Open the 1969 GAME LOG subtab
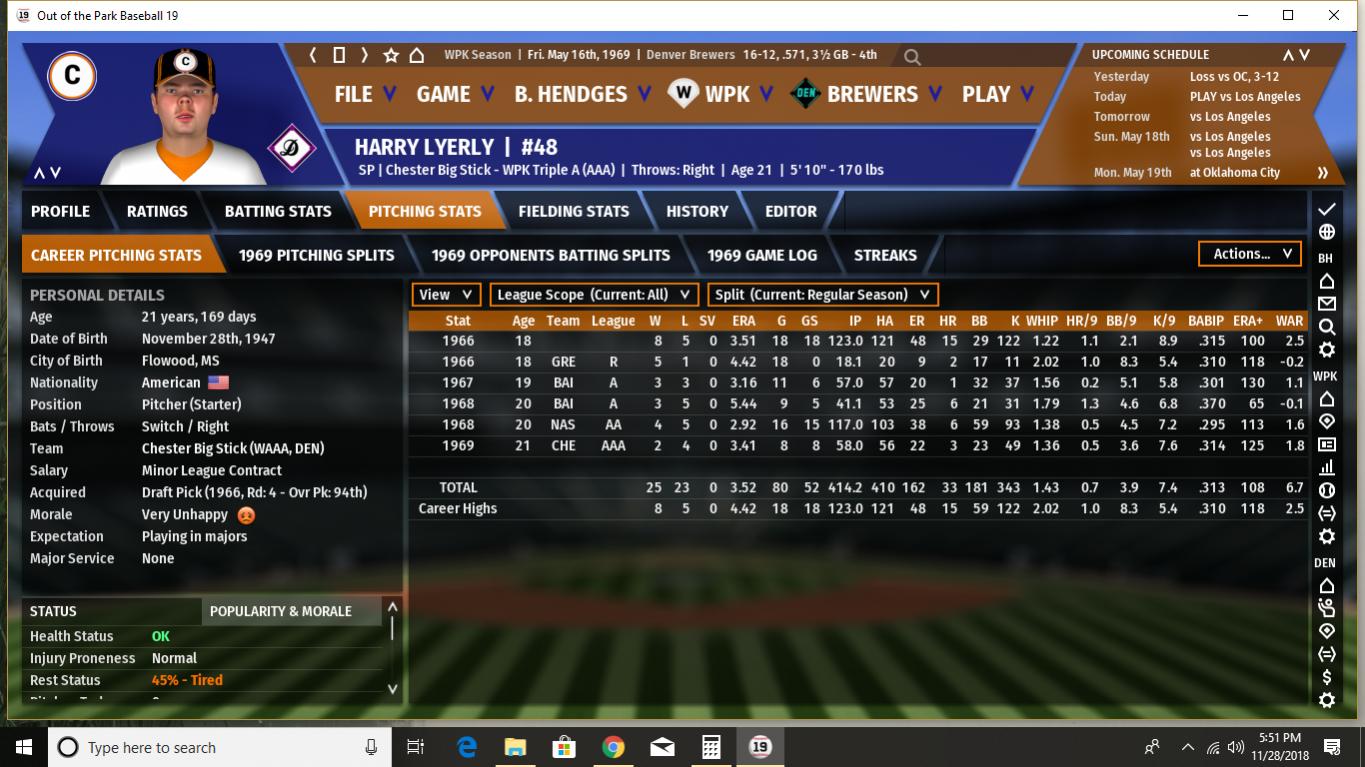Viewport: 1365px width, 767px height. [x=762, y=255]
